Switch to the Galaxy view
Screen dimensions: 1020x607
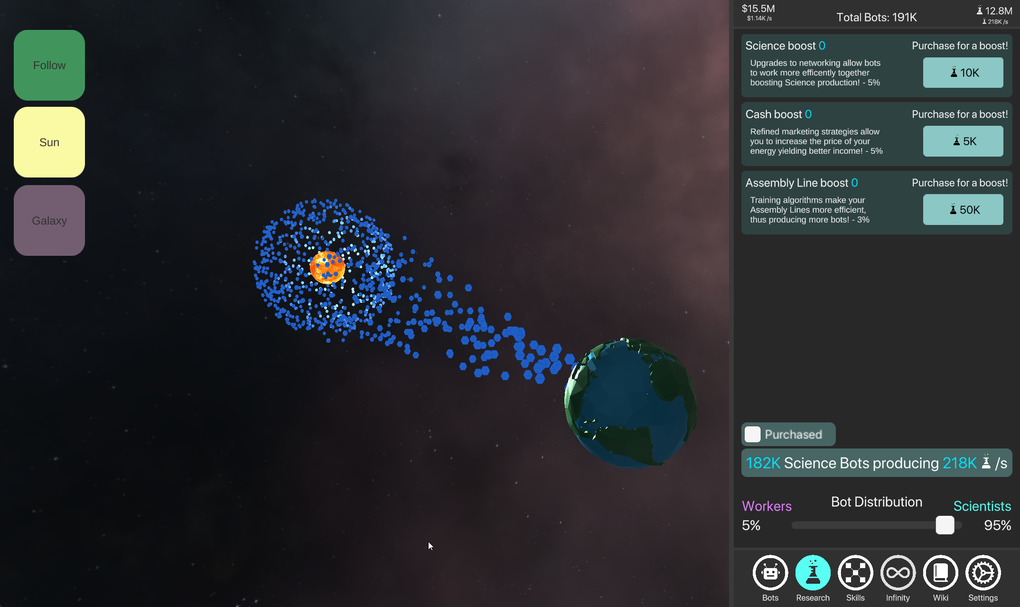click(49, 220)
